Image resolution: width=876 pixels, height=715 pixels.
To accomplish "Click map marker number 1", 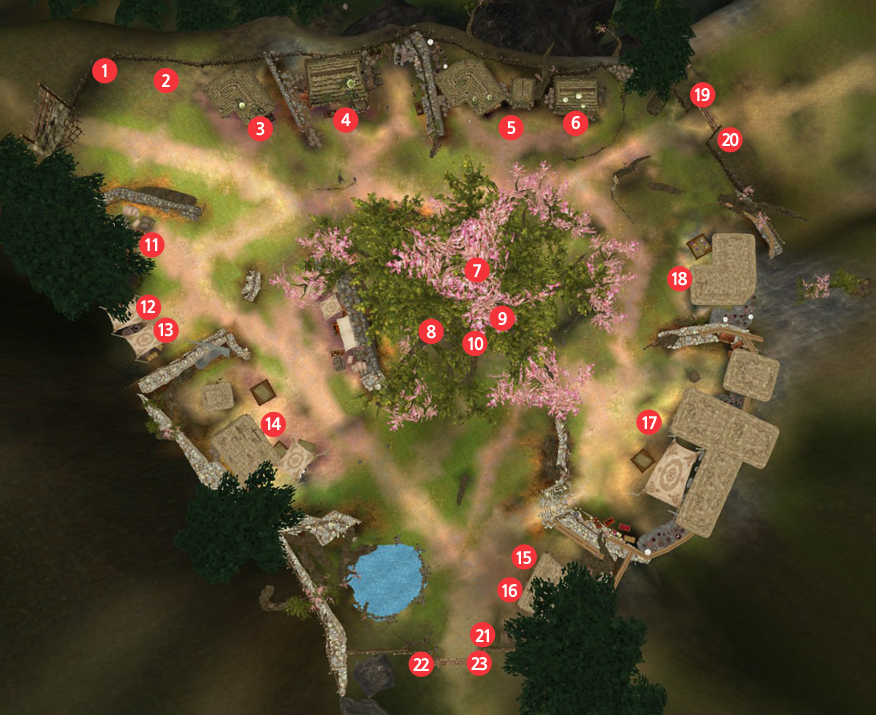I will pos(105,70).
